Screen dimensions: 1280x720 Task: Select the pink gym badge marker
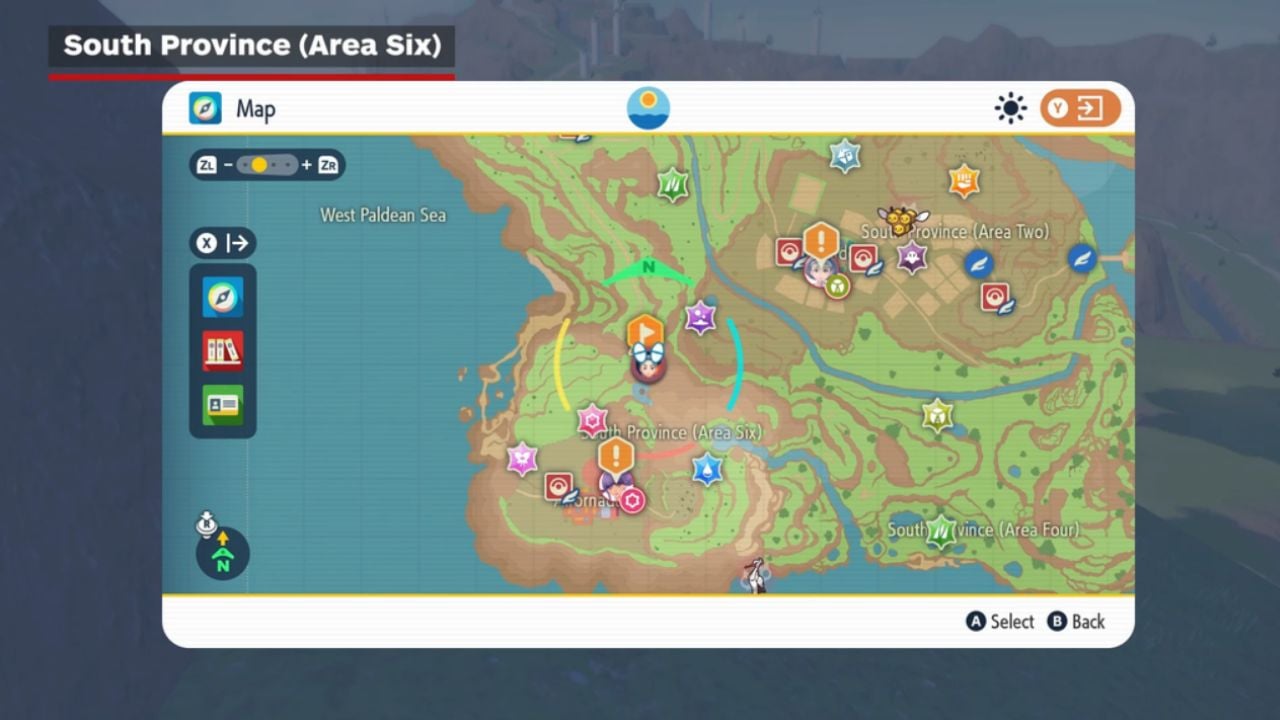(x=632, y=500)
